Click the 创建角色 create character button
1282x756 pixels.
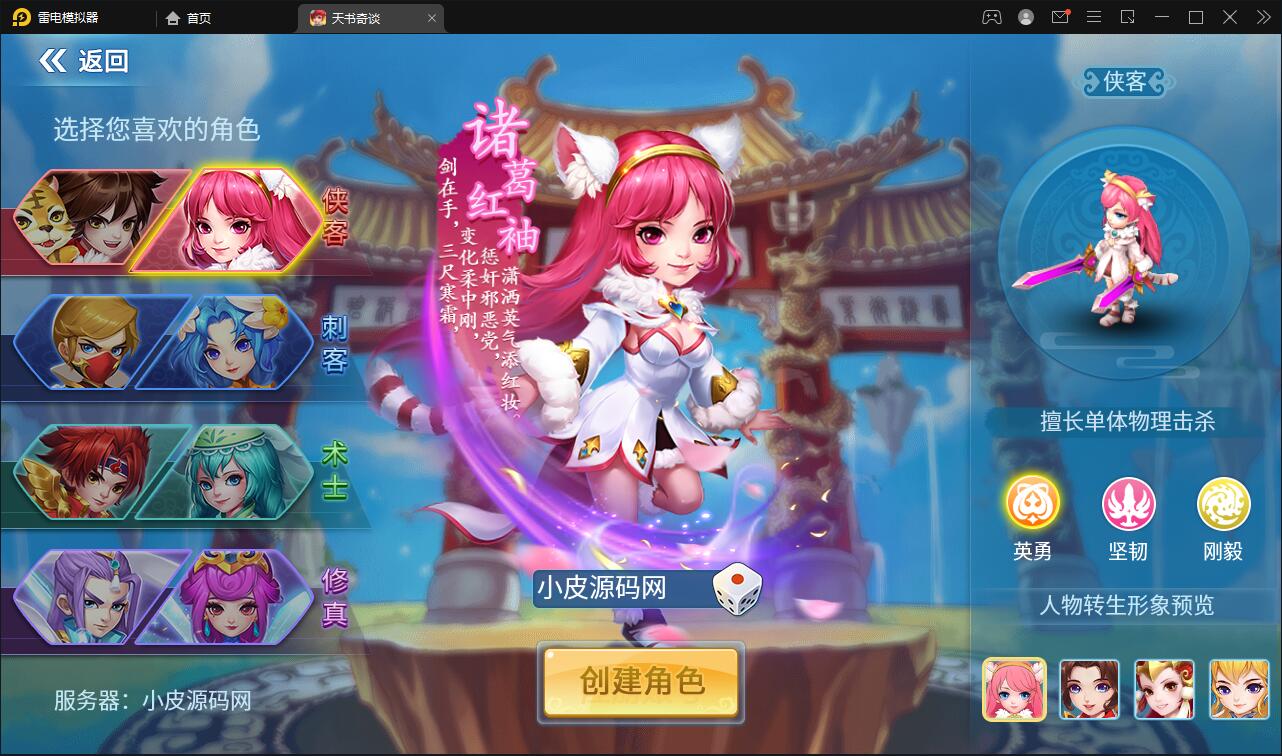tap(640, 684)
